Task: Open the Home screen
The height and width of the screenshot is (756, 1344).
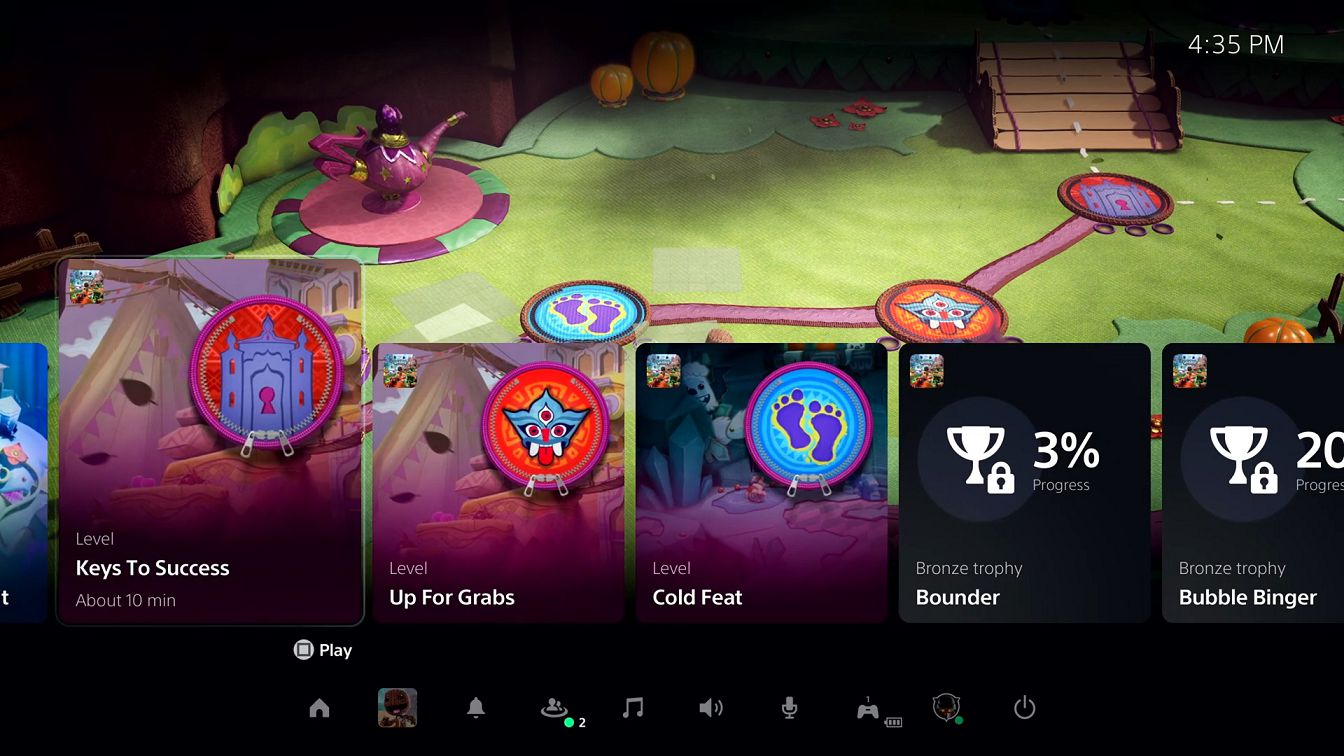Action: (320, 708)
